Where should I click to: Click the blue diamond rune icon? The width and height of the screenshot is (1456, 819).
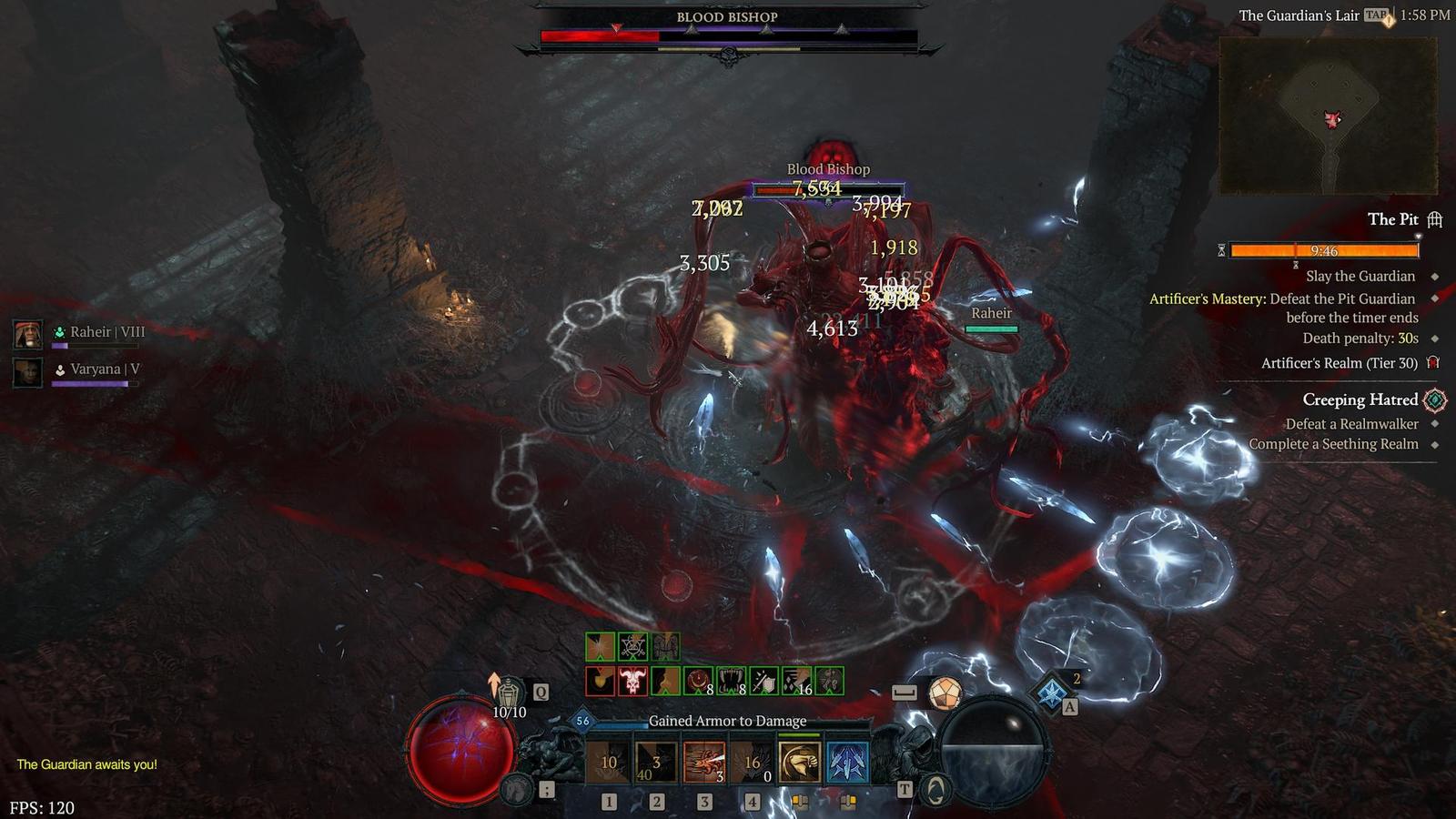(x=1052, y=692)
